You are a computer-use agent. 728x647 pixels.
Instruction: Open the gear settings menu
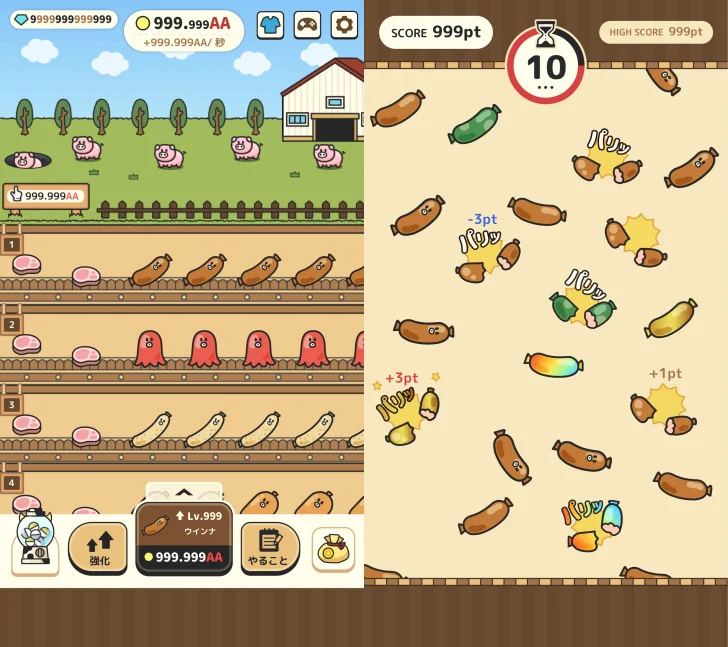click(x=344, y=24)
